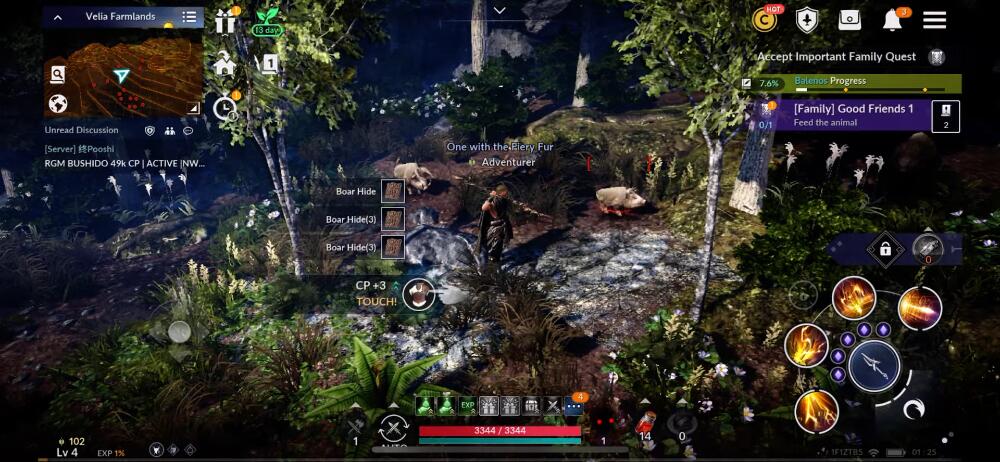The image size is (1000, 462).
Task: Toggle Auto combat mode
Action: click(x=393, y=431)
